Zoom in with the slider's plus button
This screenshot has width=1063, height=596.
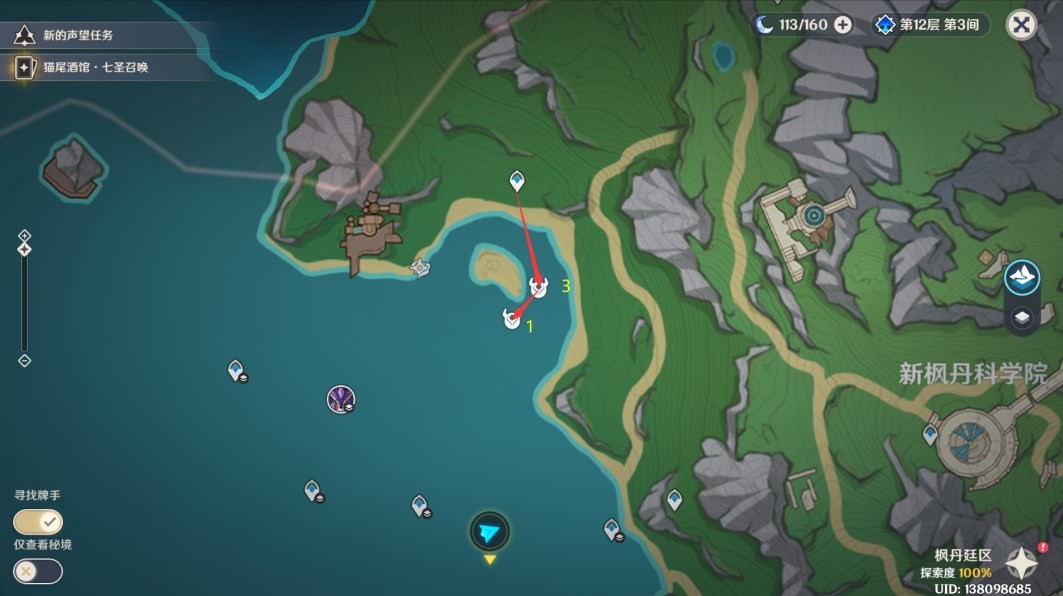coord(25,236)
